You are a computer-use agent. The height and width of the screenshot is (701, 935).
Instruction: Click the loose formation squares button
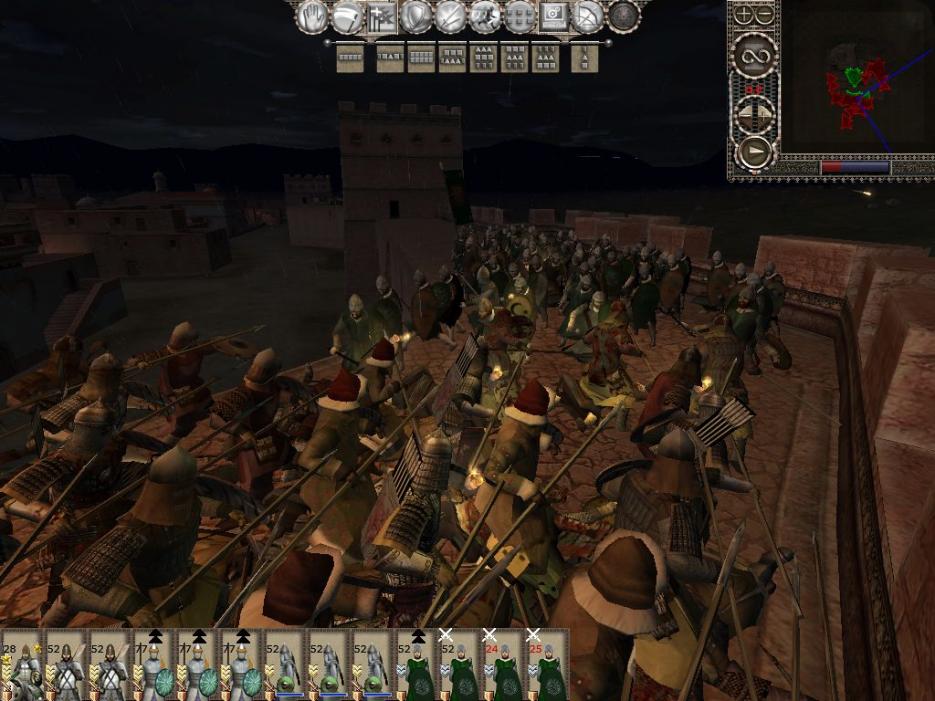tap(520, 16)
